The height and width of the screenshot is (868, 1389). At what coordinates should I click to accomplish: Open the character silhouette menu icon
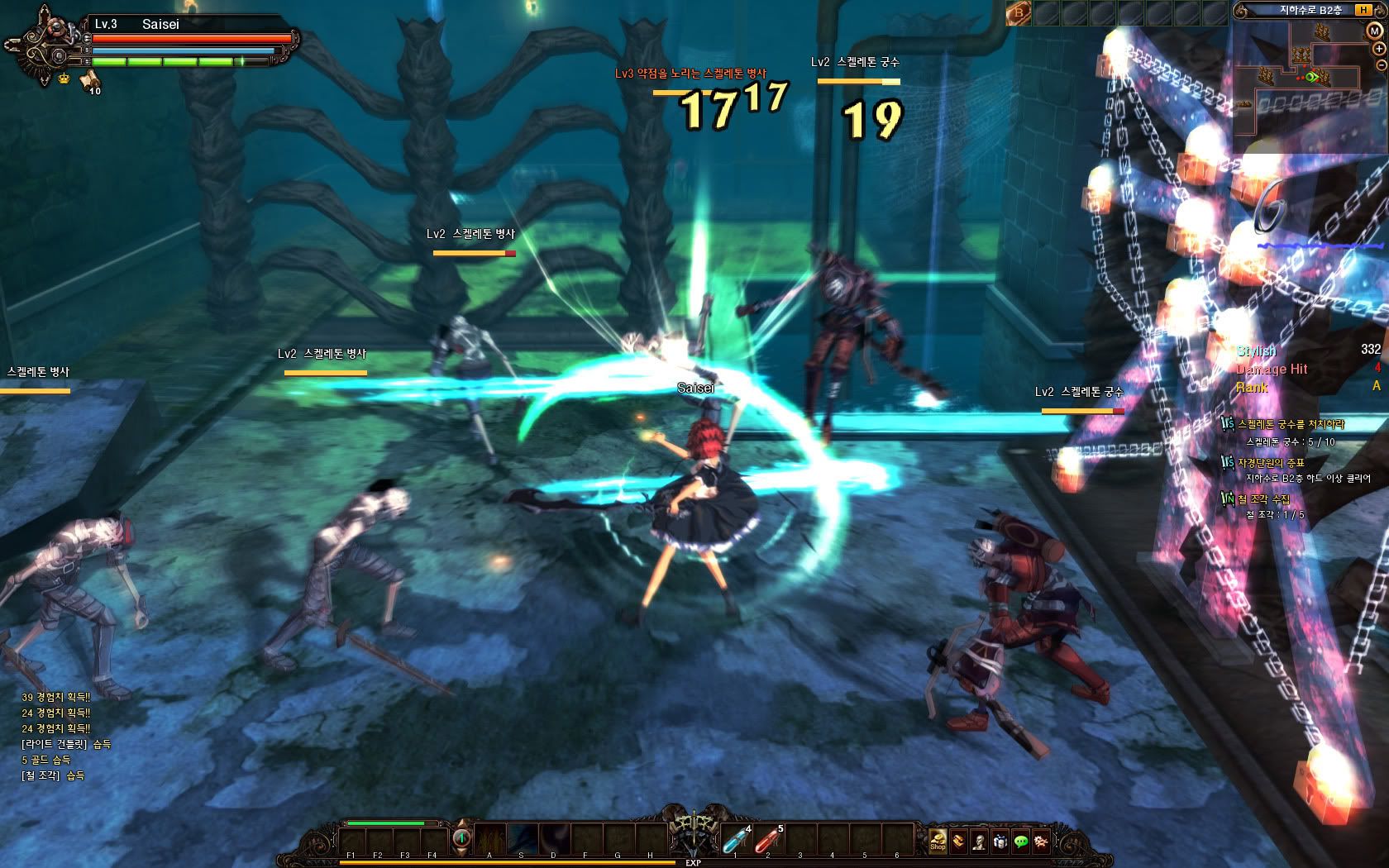coord(979,841)
